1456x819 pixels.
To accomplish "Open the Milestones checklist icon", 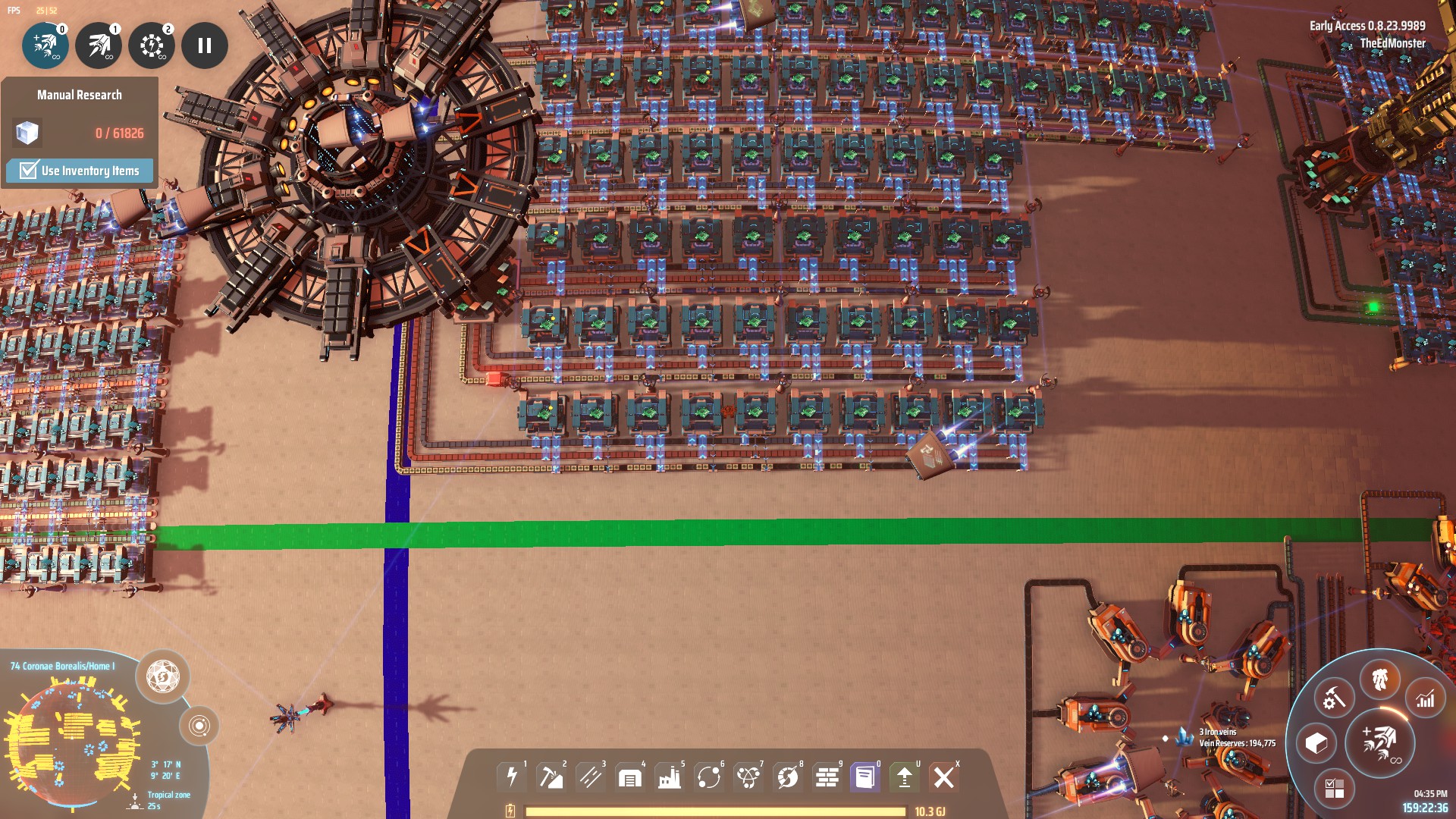I will [x=1335, y=789].
